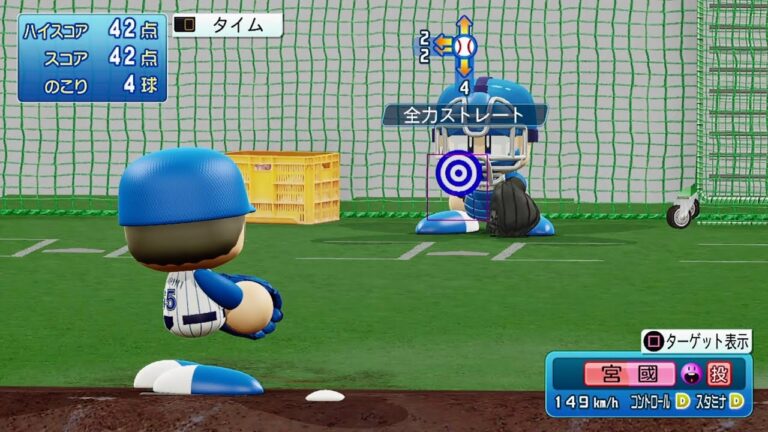Click the purple mood face icon
This screenshot has height=432, width=768.
(x=689, y=374)
